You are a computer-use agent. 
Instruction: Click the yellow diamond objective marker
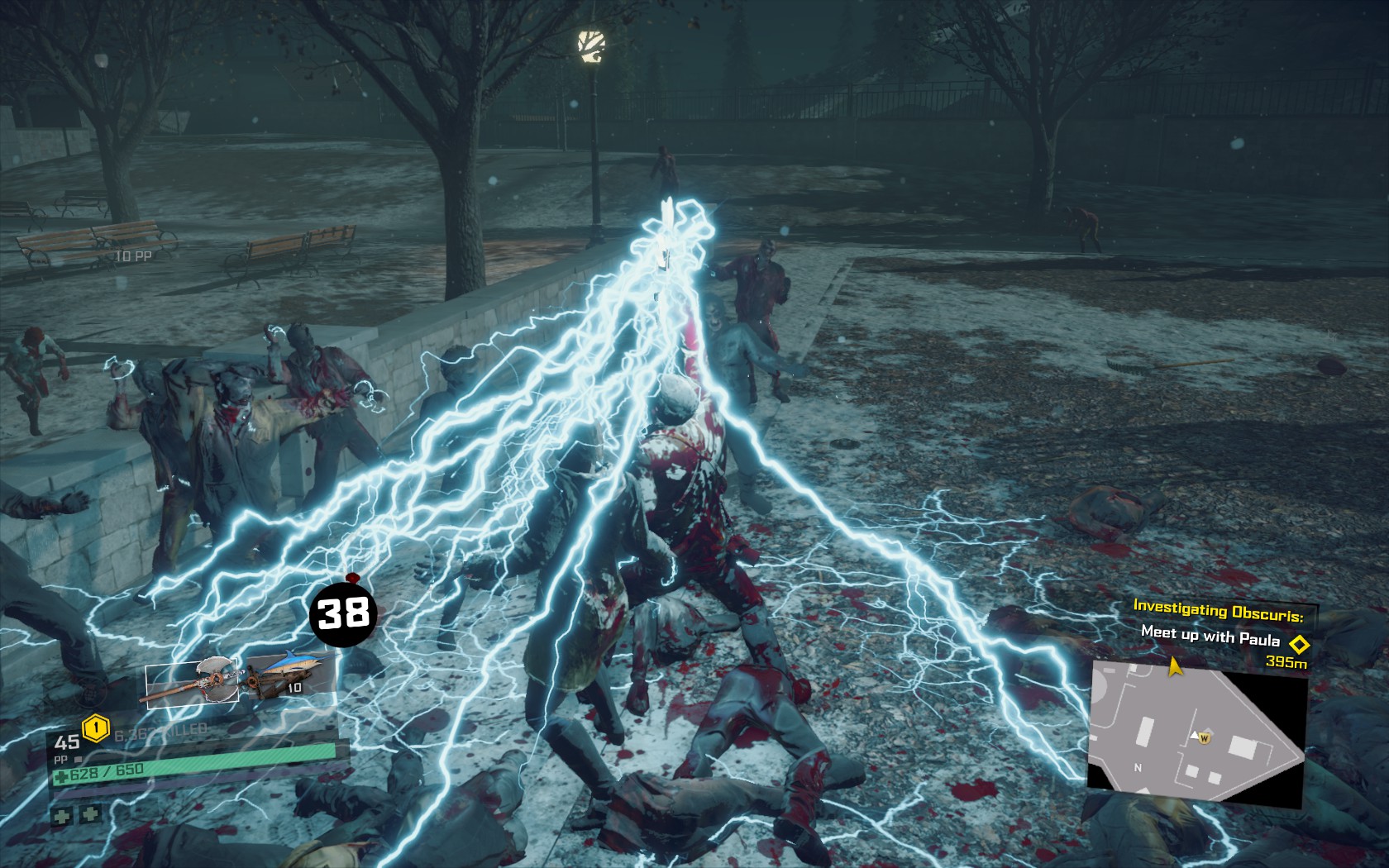1301,643
